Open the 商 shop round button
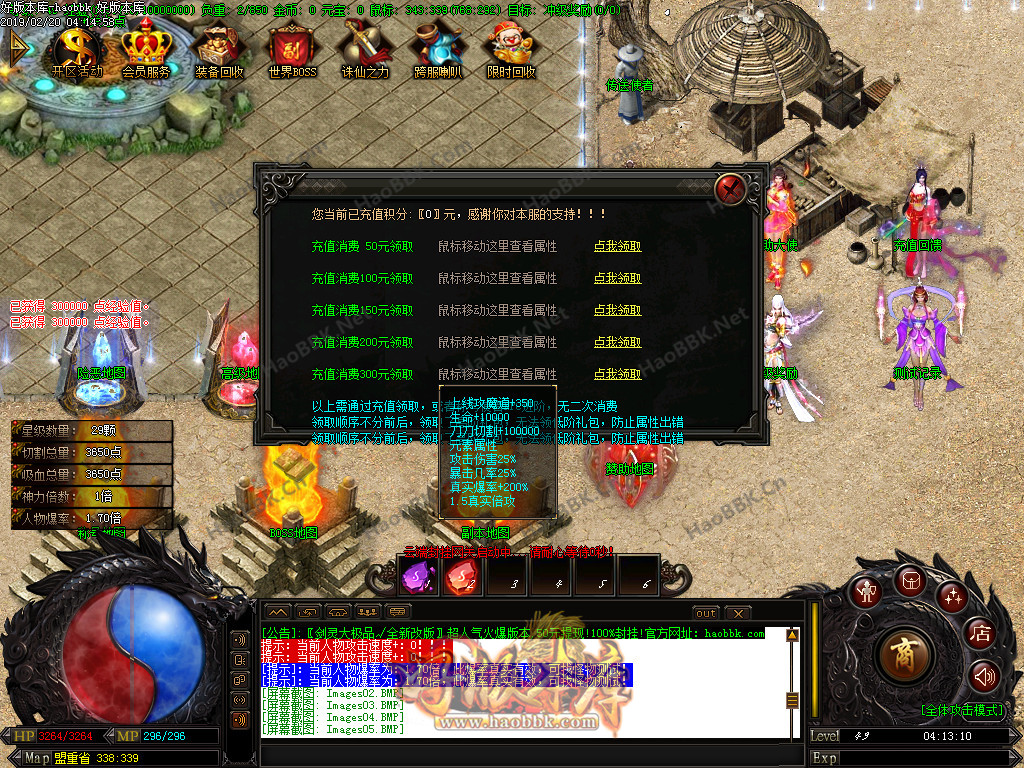1024x768 pixels. pos(906,653)
